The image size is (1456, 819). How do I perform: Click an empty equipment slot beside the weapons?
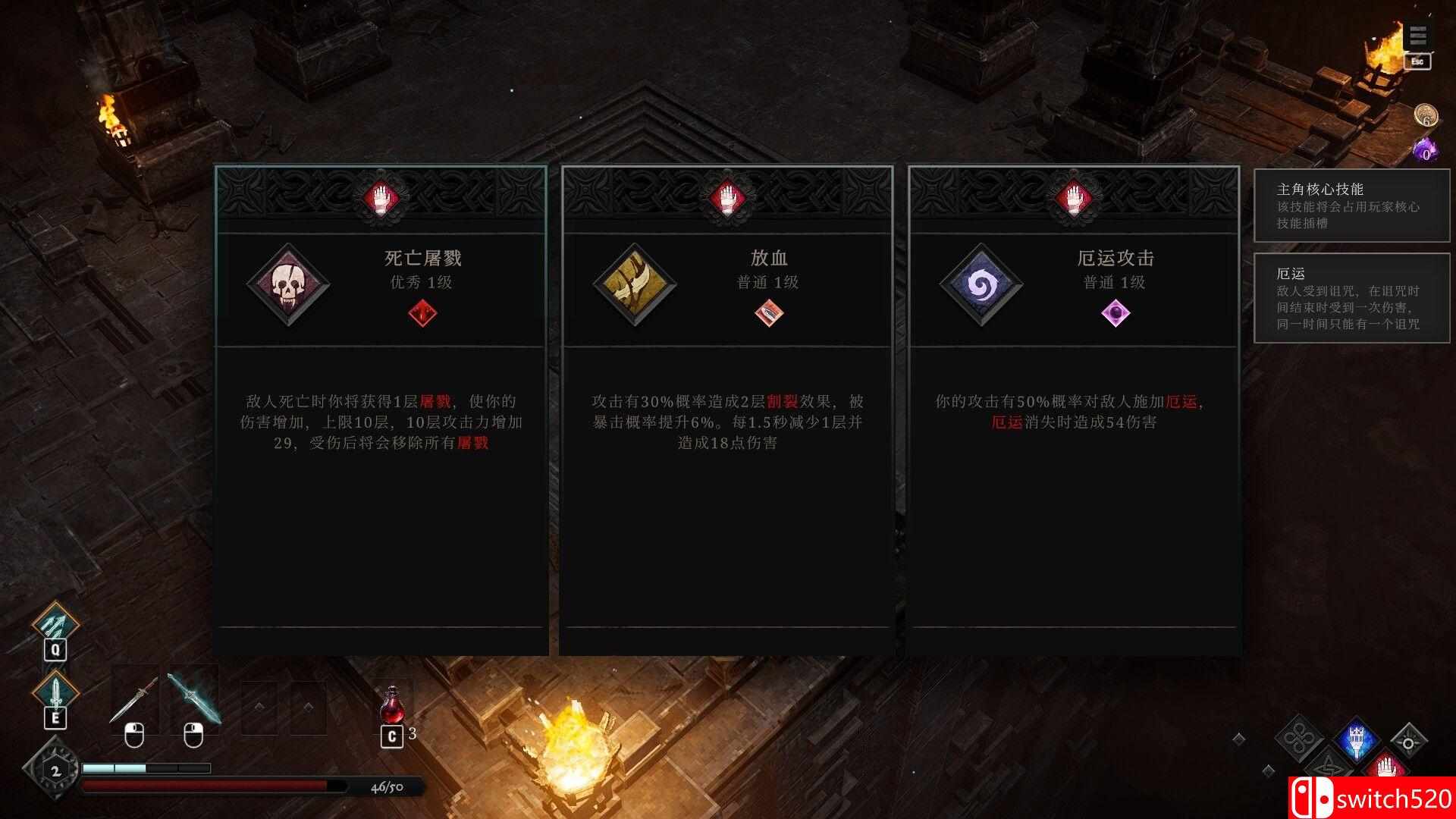click(x=261, y=705)
